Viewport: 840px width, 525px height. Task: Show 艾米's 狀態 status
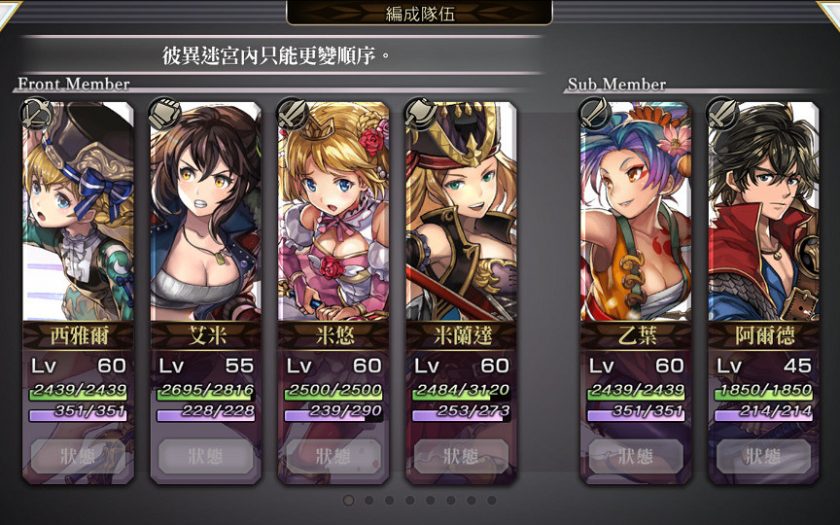[x=205, y=457]
